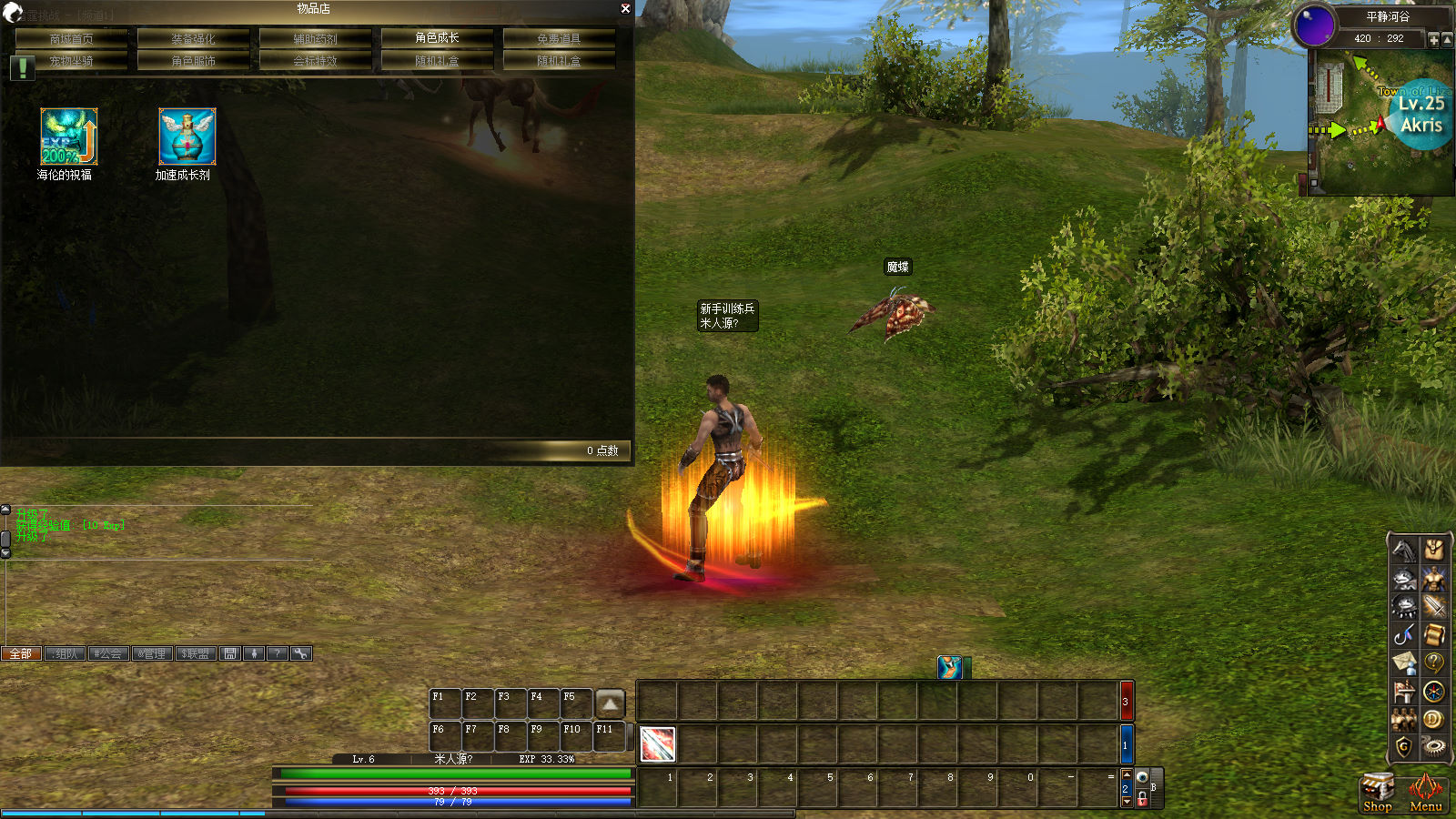
Task: Open chat settings wrench icon
Action: coord(301,653)
